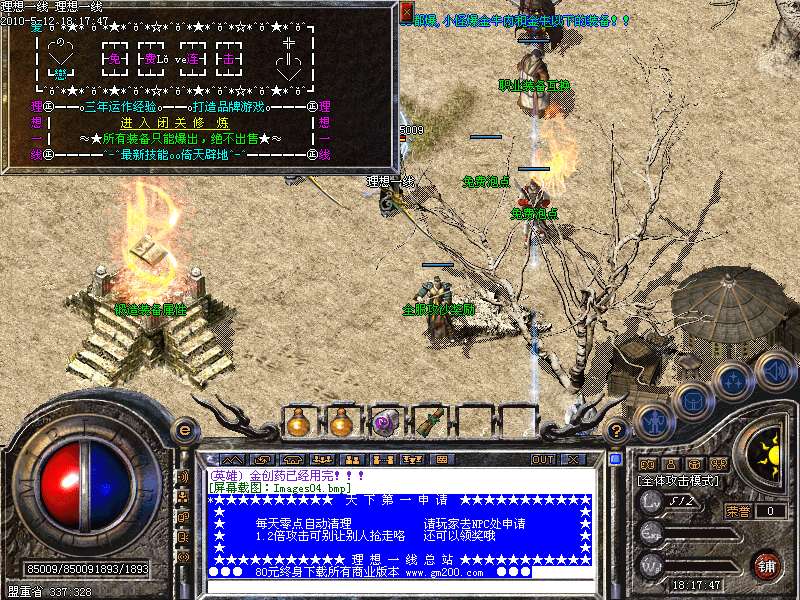
Task: Use the green bundled scroll belt item
Action: (429, 422)
